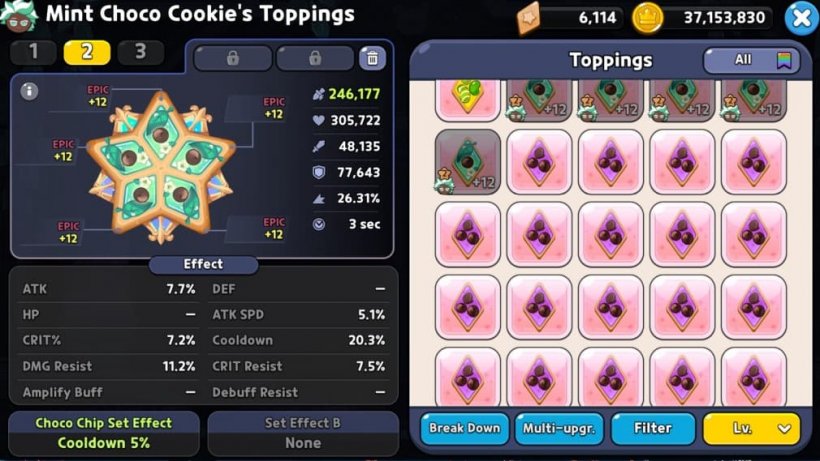820x461 pixels.
Task: Open the info icon on the topping panel
Action: (x=30, y=91)
